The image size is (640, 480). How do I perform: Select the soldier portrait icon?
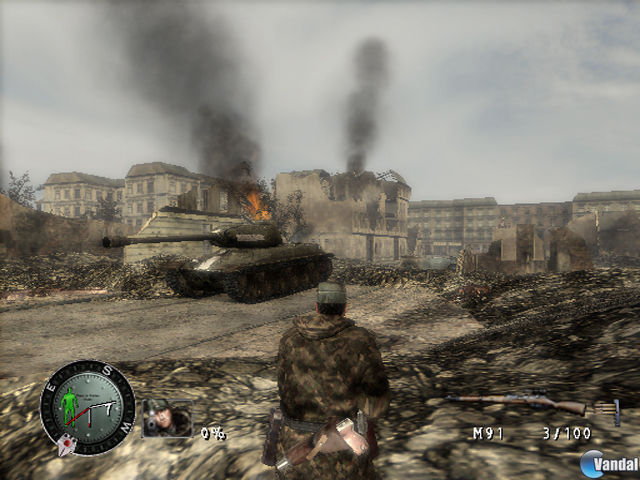pyautogui.click(x=166, y=418)
